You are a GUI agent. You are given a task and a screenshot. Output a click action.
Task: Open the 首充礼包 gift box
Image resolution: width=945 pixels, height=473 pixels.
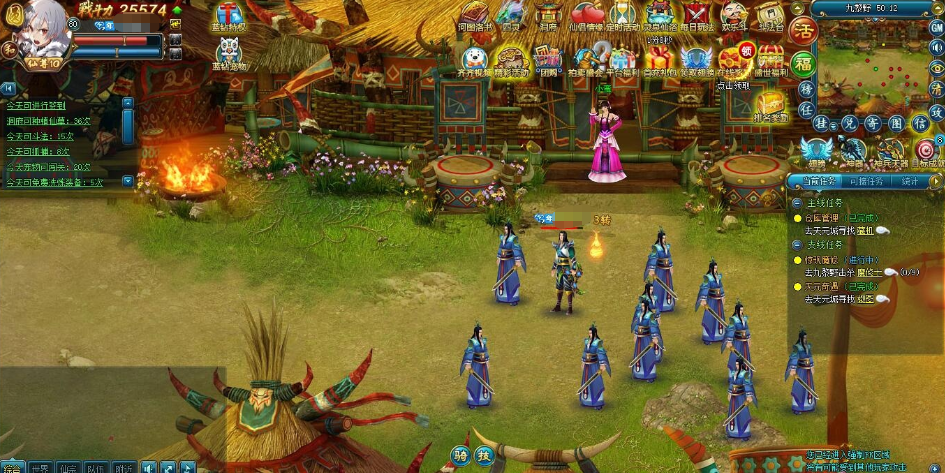657,58
